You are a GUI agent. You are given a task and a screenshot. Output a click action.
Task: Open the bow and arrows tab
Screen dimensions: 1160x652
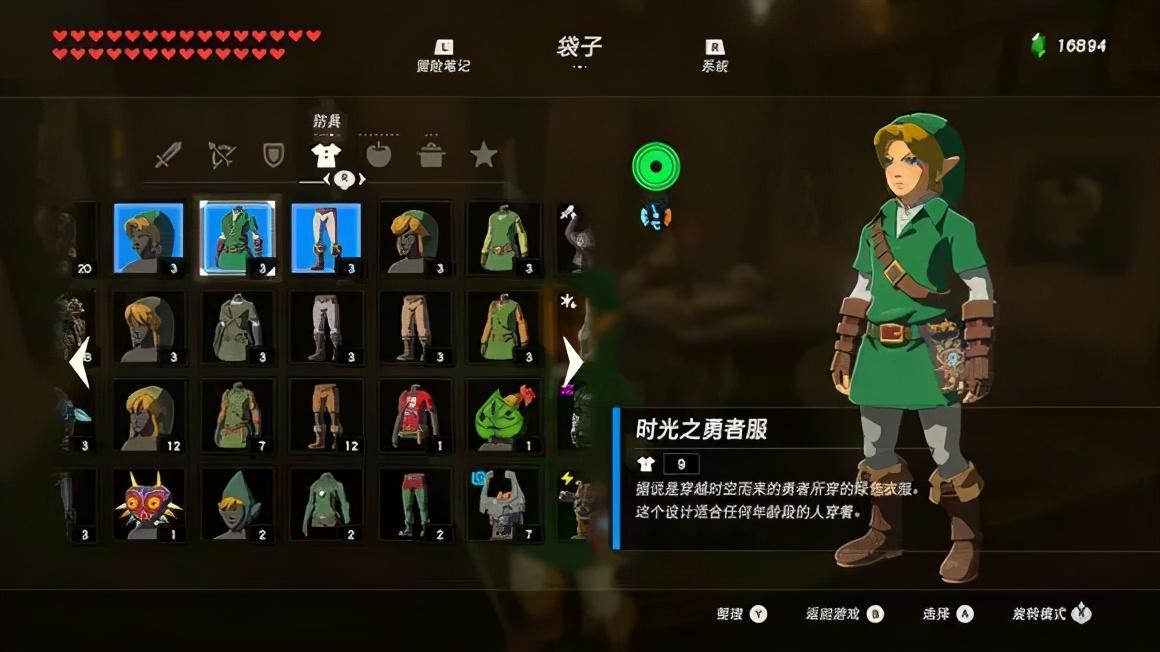click(x=221, y=155)
